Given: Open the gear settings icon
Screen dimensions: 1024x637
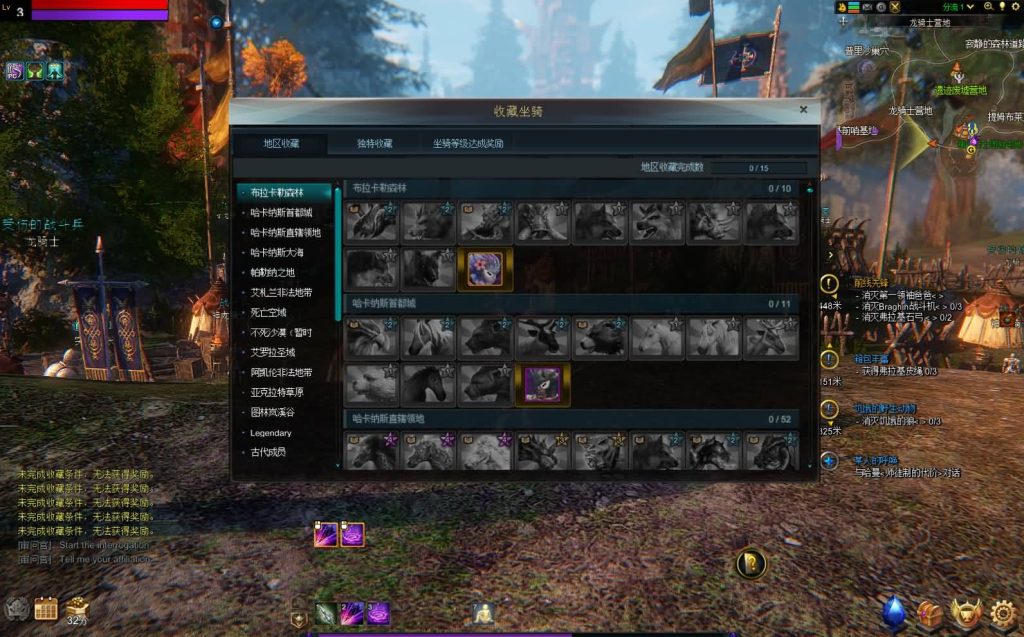Looking at the screenshot, I should (1003, 612).
